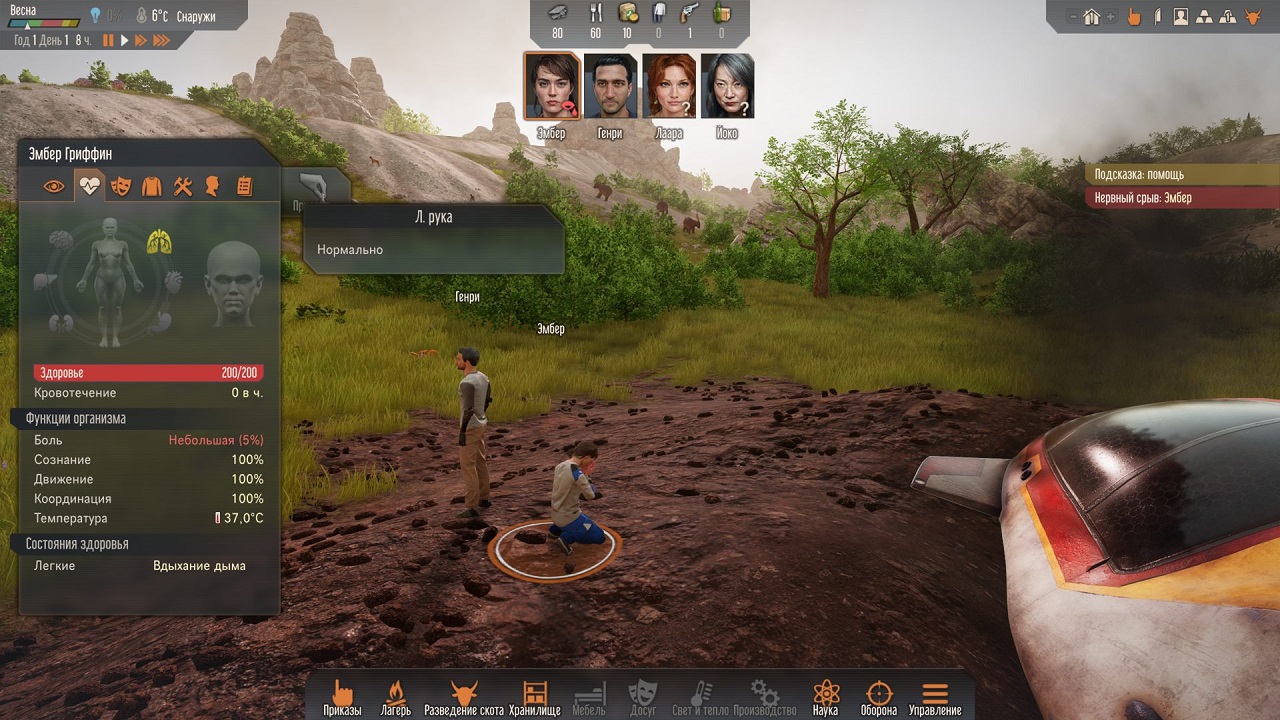Viewport: 1280px width, 720px height.
Task: Pick Yoko's portrait
Action: 727,86
